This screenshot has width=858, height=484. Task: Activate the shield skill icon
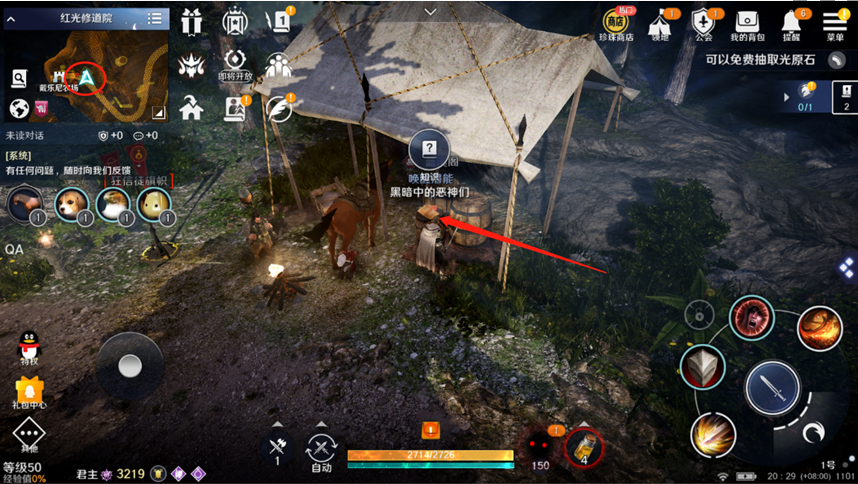pos(703,365)
